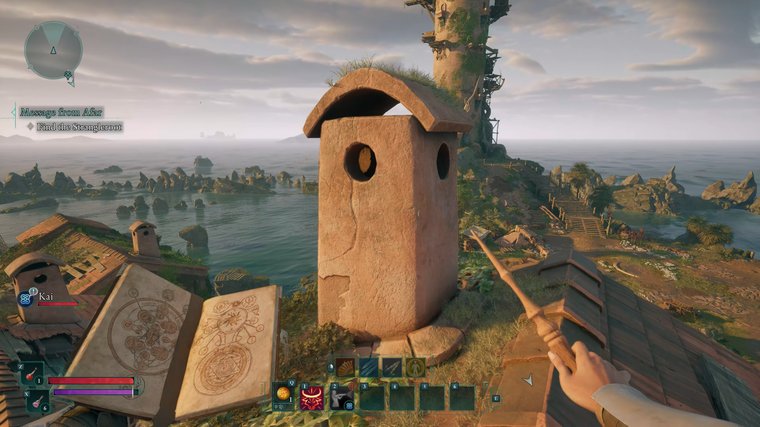Click the blue slash marks status icon
Screen dimensions: 760x427
368,367
